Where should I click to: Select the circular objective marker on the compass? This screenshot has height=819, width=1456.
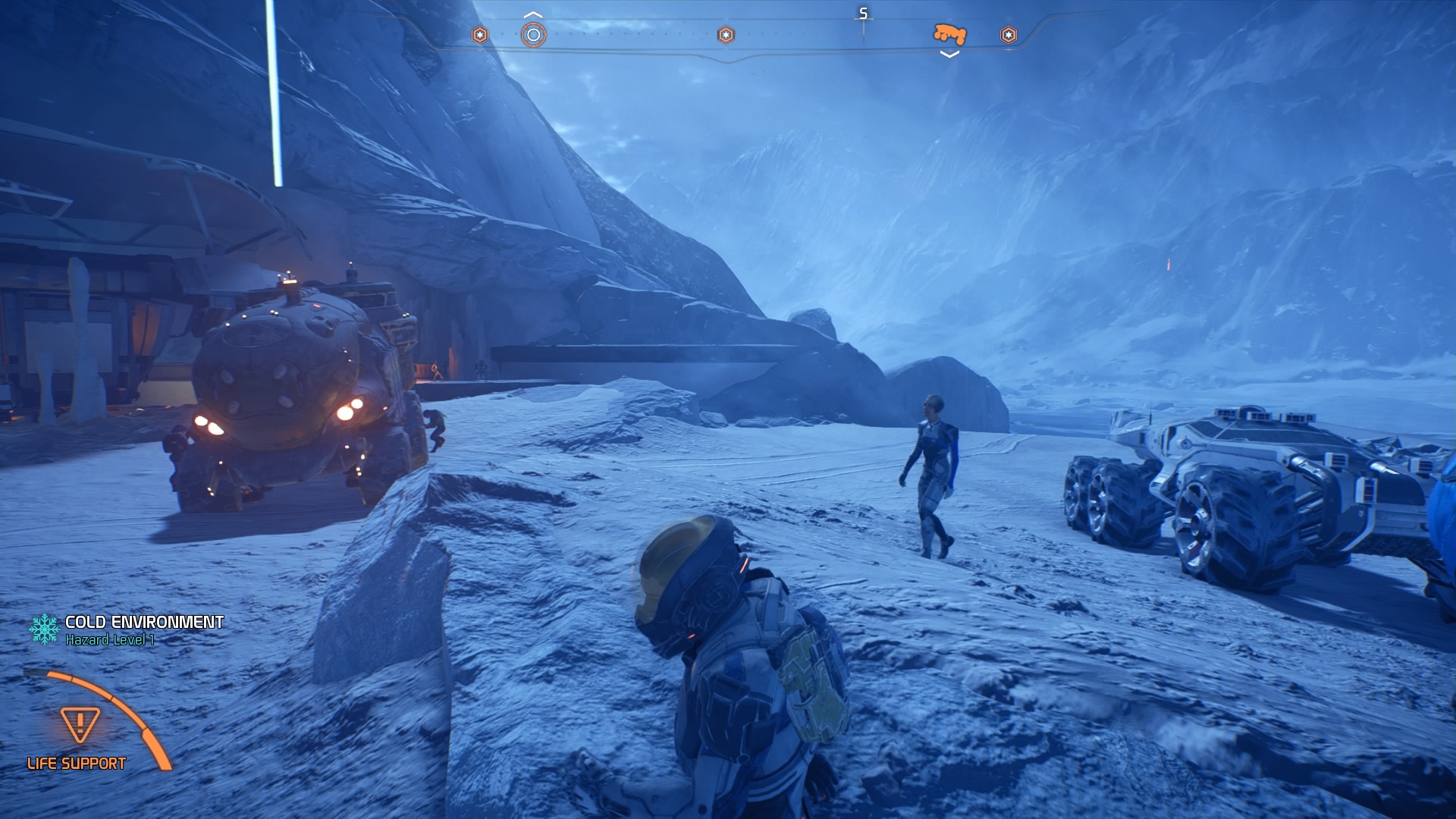(533, 35)
